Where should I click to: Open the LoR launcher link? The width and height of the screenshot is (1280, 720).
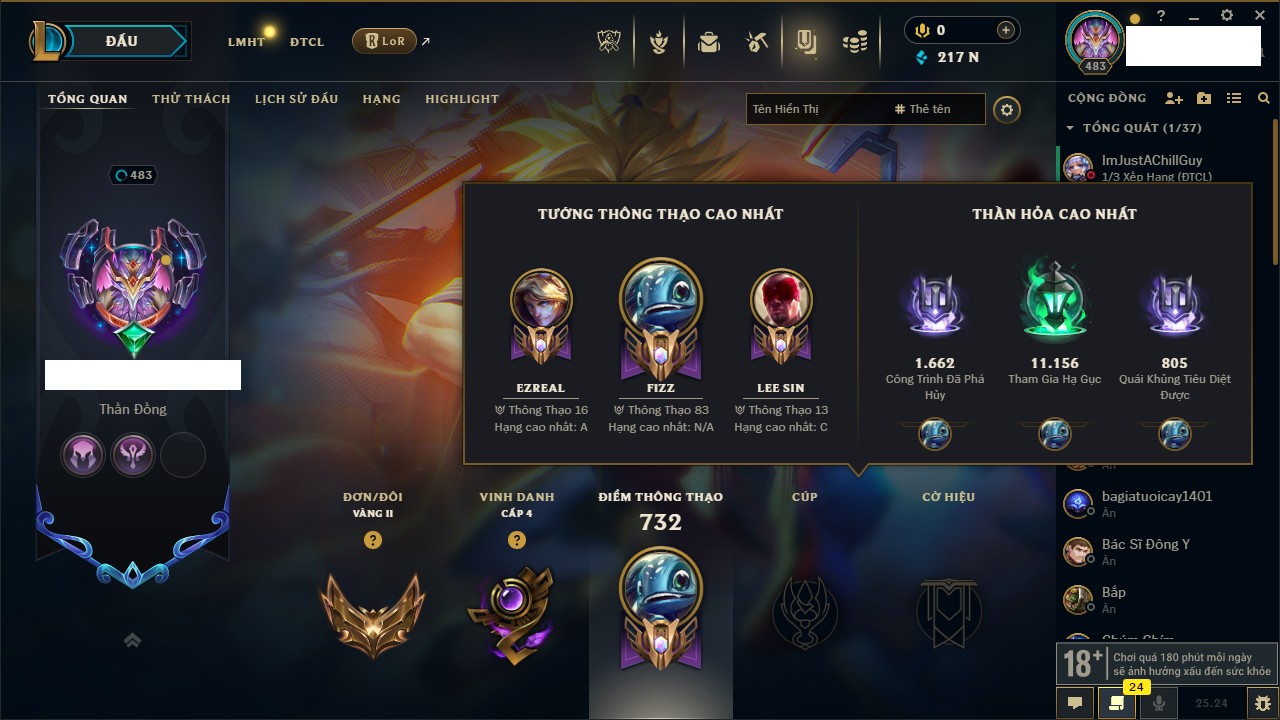(385, 41)
